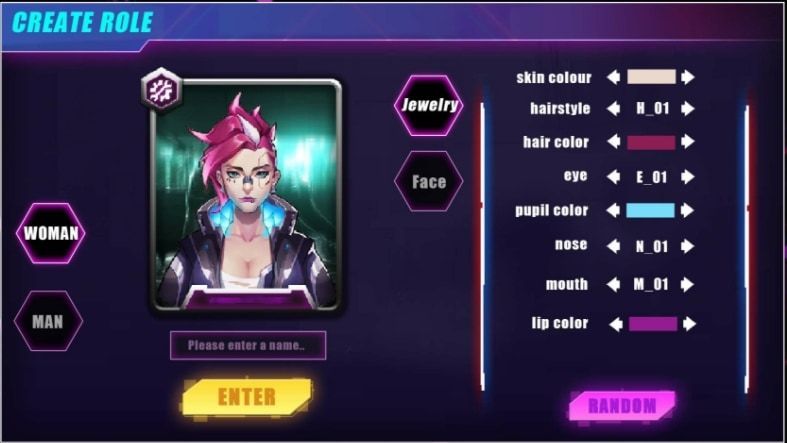Image resolution: width=787 pixels, height=443 pixels.
Task: Randomize appearance with the RANDOM button
Action: [622, 405]
